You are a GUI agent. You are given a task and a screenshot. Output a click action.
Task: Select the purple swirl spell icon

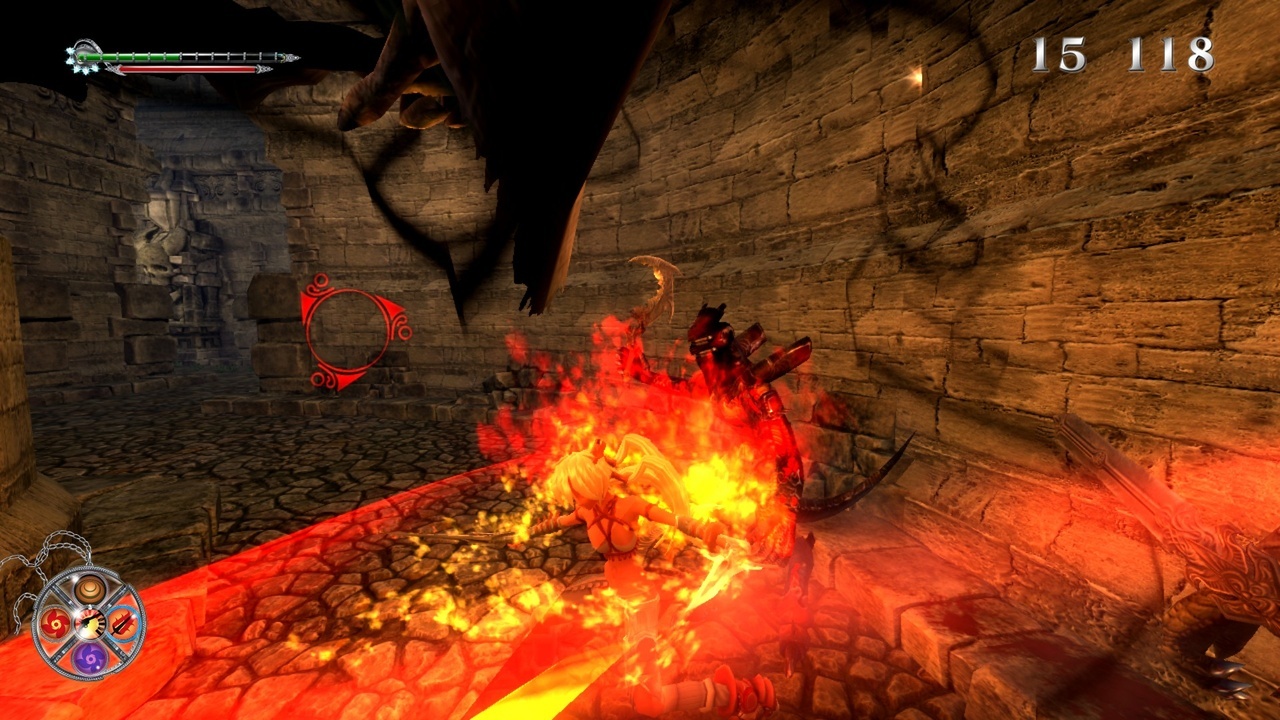[89, 658]
